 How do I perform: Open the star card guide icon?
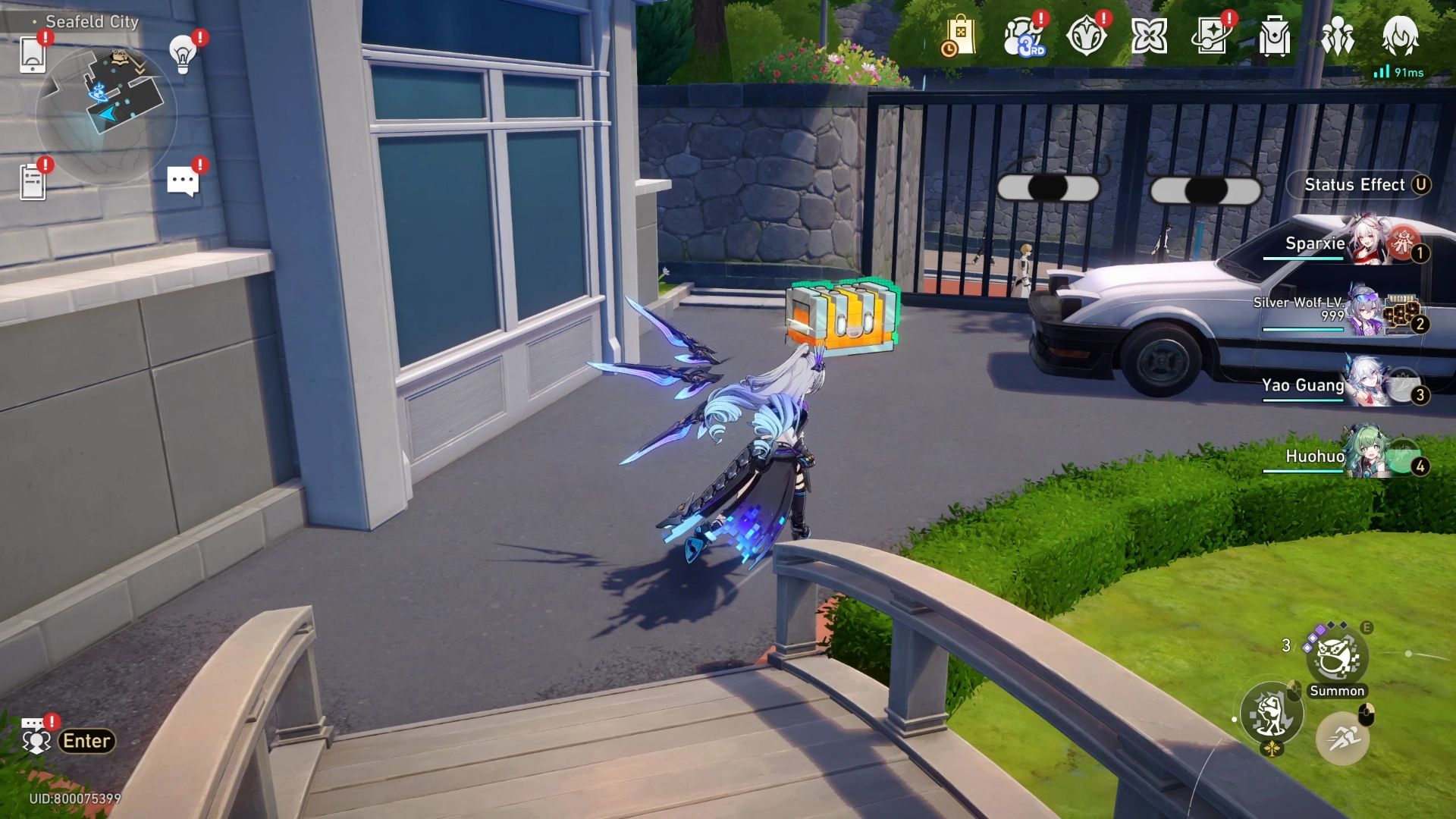point(1211,36)
